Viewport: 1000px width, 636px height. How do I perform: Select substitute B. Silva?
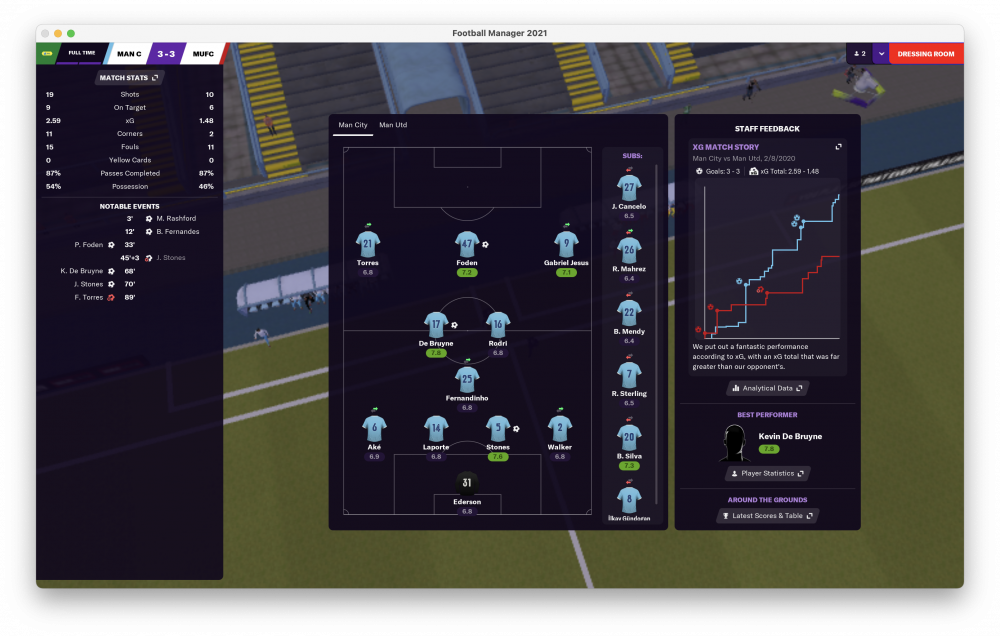coord(629,438)
